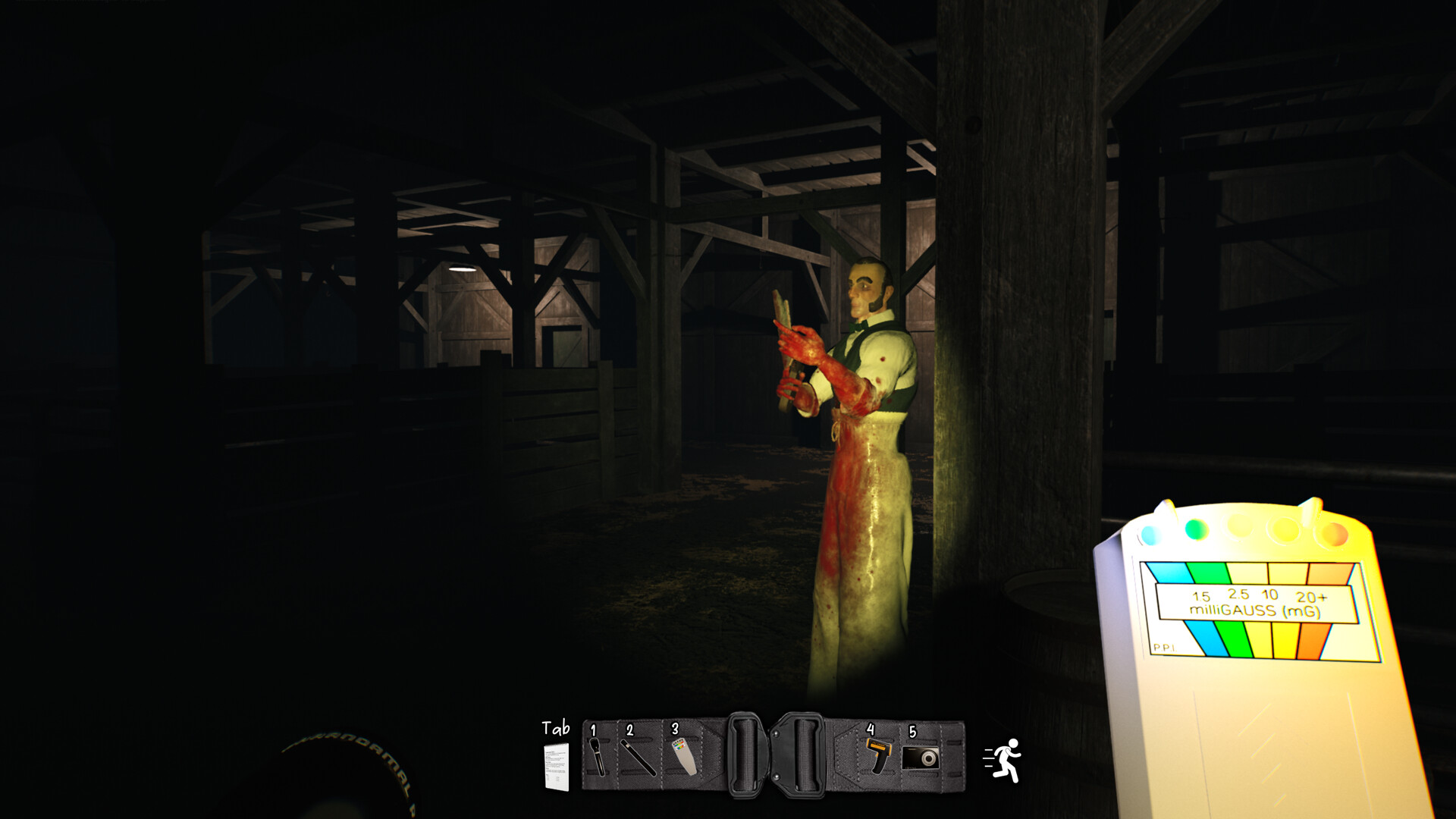Viewport: 1456px width, 819px height.
Task: Toggle the blue LED on the EMF reader
Action: 1149,535
